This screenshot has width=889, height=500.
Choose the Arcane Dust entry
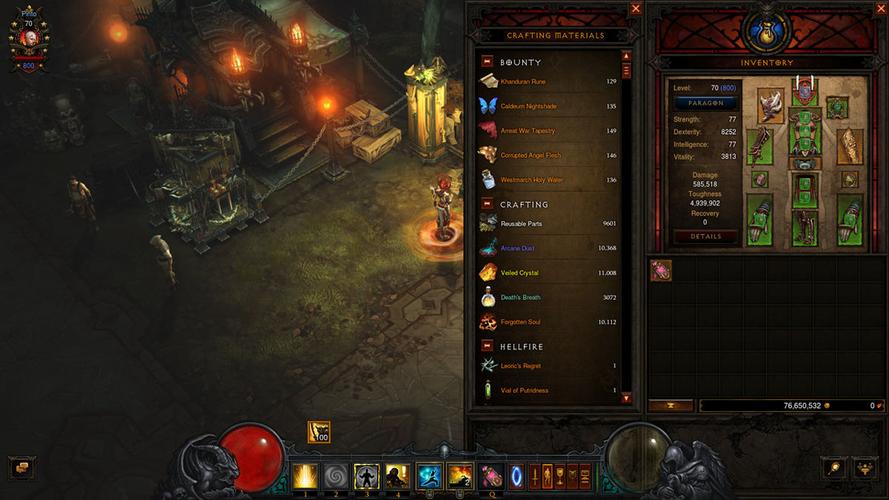click(x=550, y=247)
